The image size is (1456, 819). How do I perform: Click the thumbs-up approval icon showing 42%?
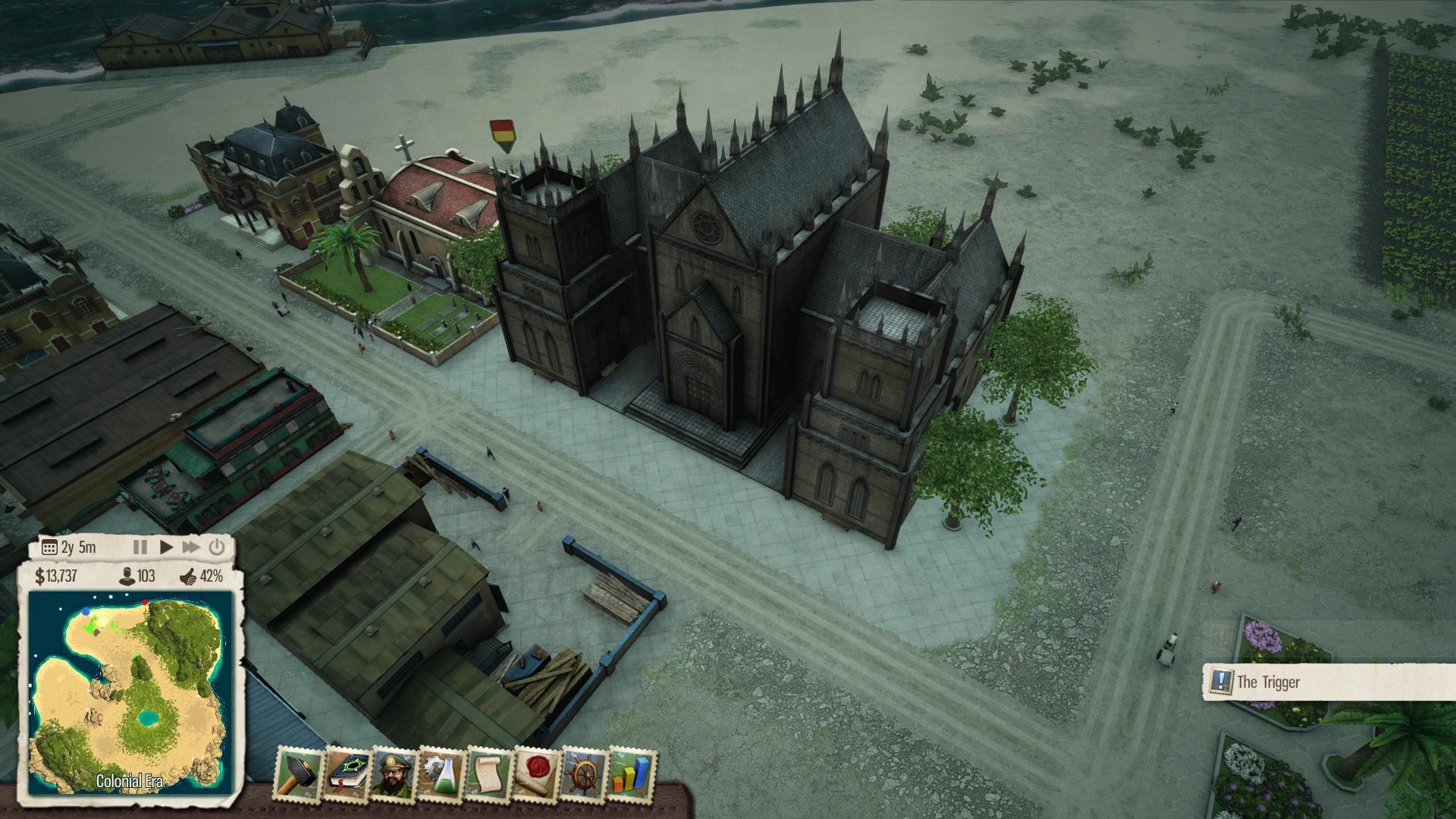(187, 577)
